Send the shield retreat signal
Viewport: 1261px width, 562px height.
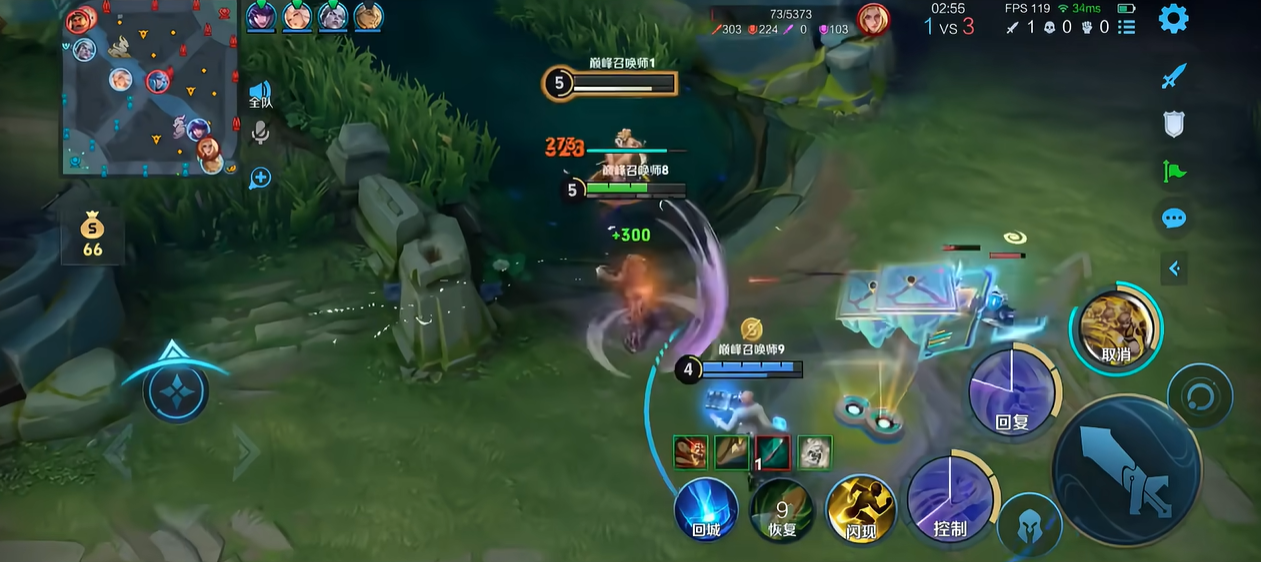pyautogui.click(x=1173, y=124)
